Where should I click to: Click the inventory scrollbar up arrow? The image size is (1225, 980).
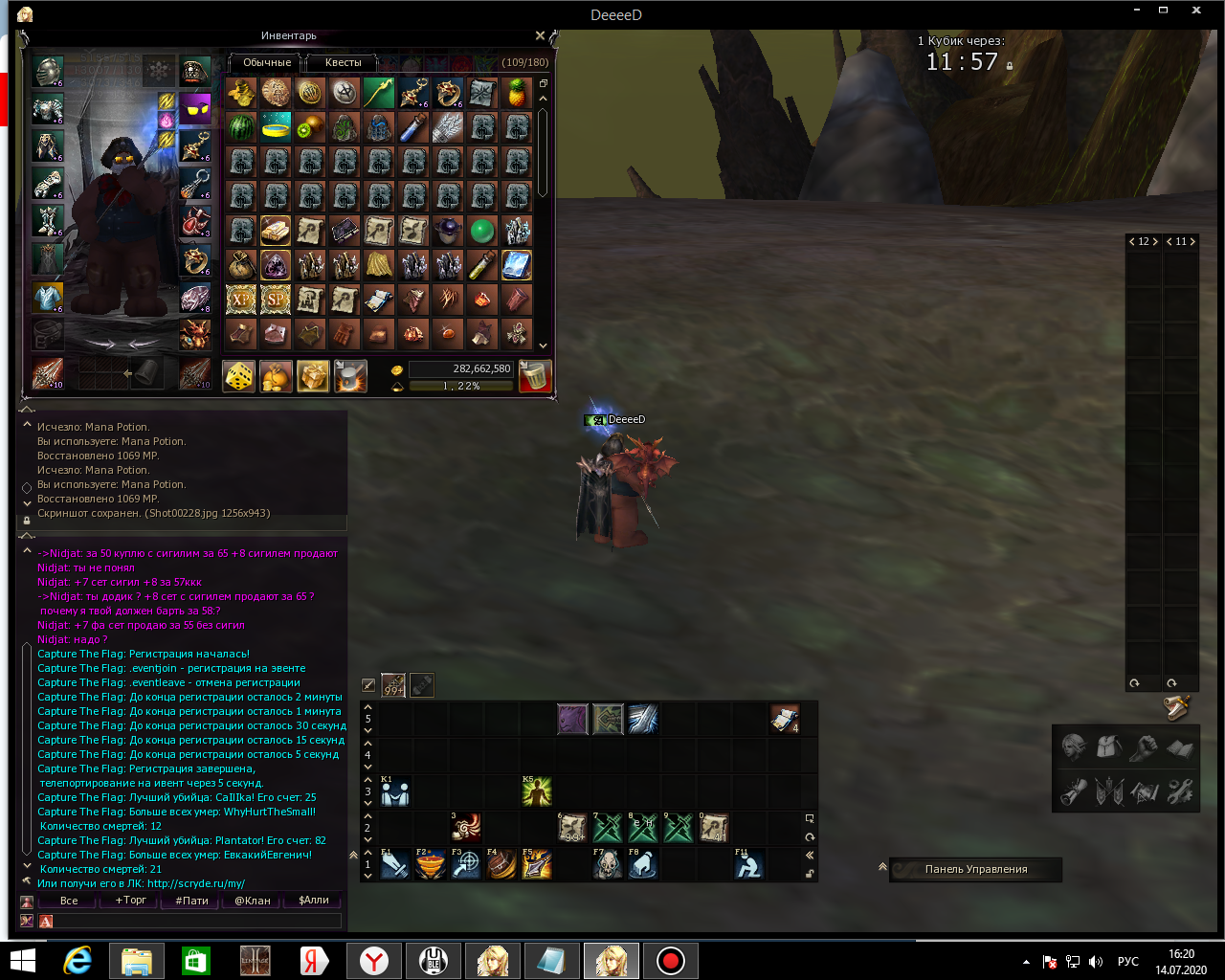click(x=543, y=99)
